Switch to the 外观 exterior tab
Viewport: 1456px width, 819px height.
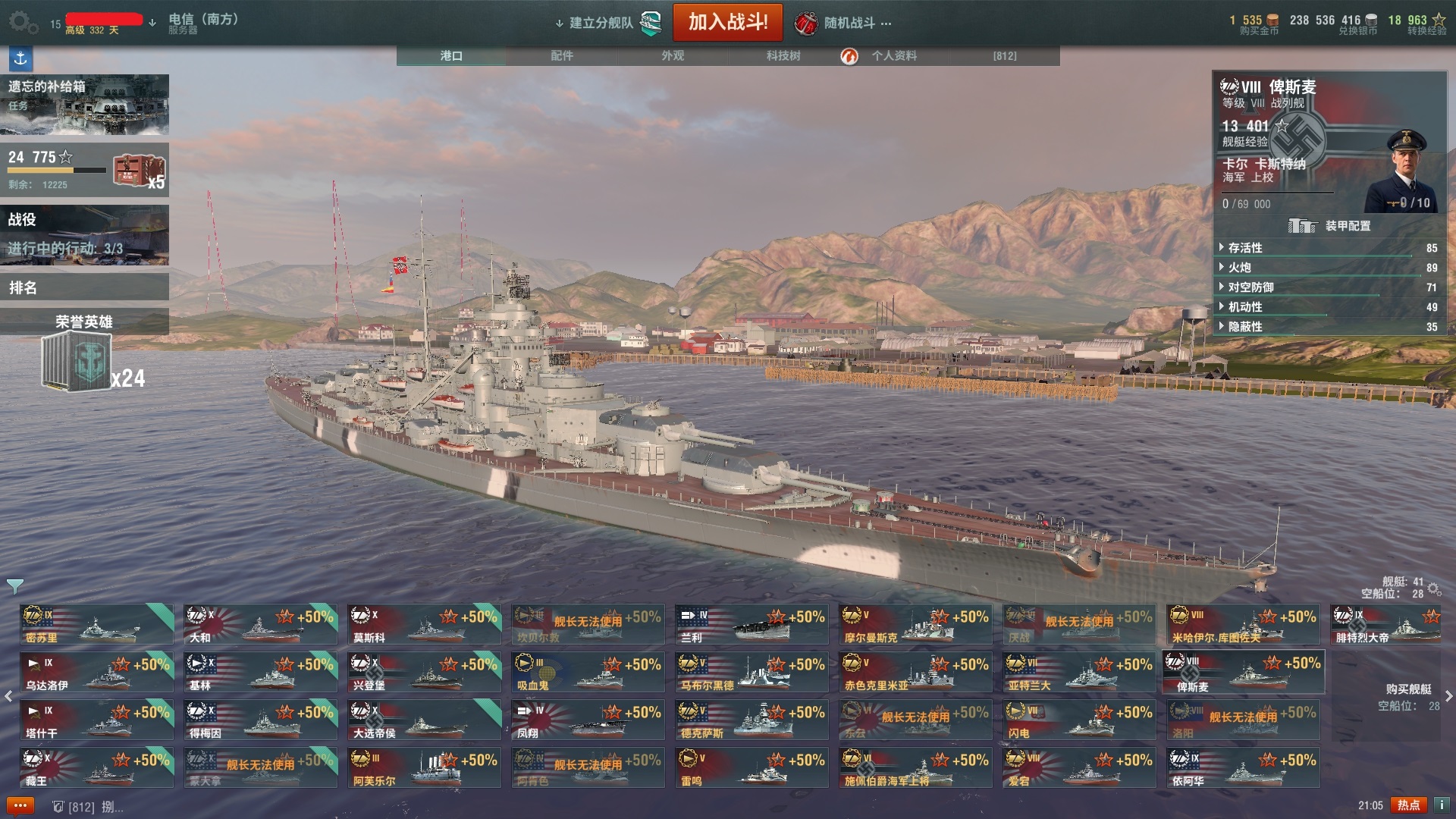click(672, 55)
